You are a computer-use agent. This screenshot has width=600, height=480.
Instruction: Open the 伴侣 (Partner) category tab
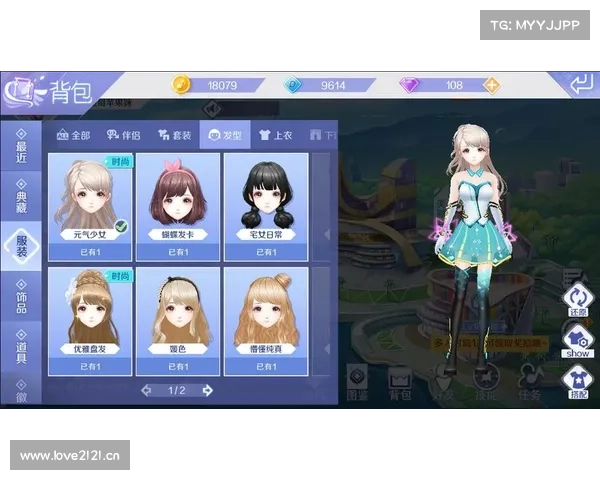click(x=124, y=134)
